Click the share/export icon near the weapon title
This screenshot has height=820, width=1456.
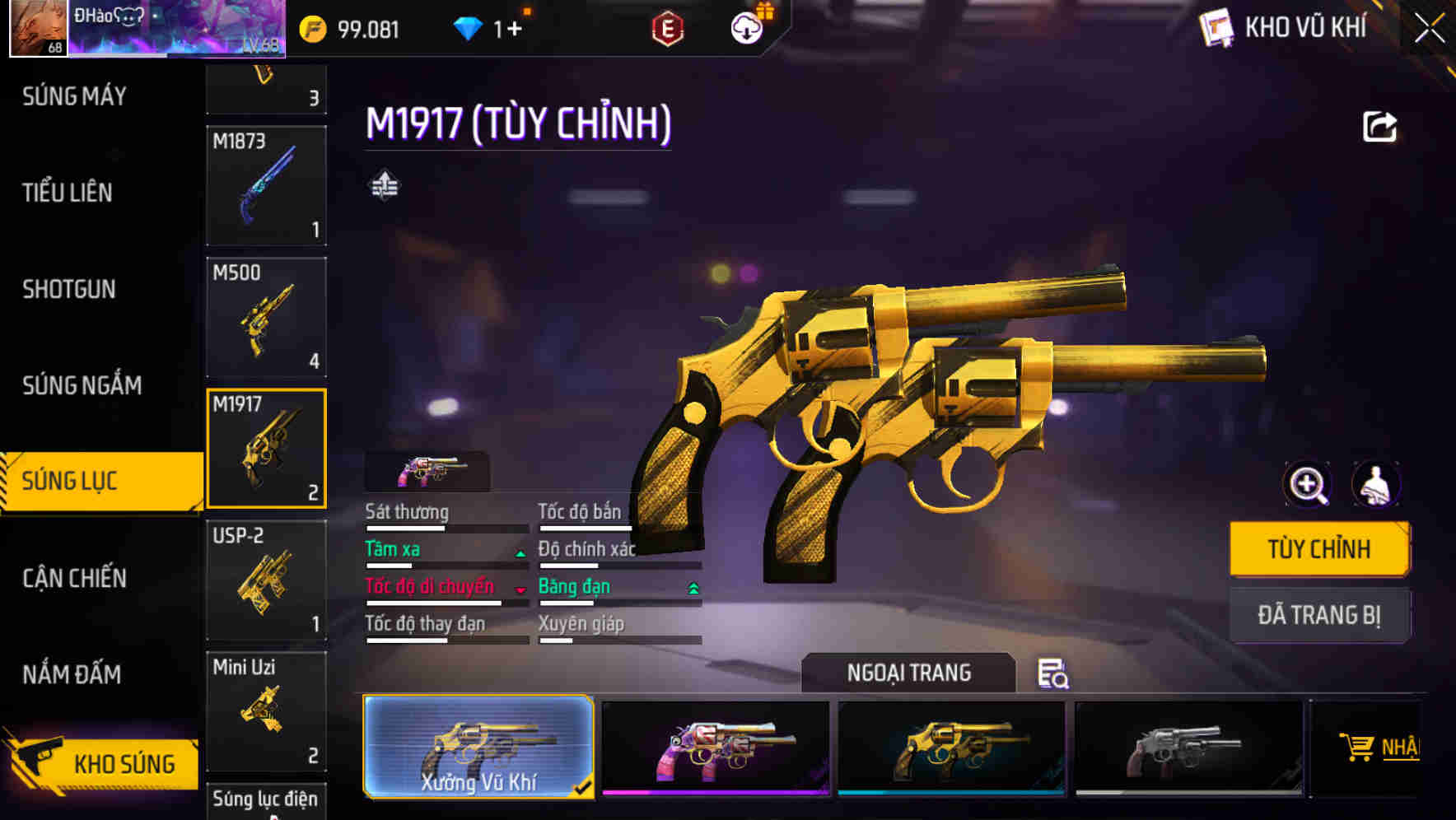pos(1379,125)
